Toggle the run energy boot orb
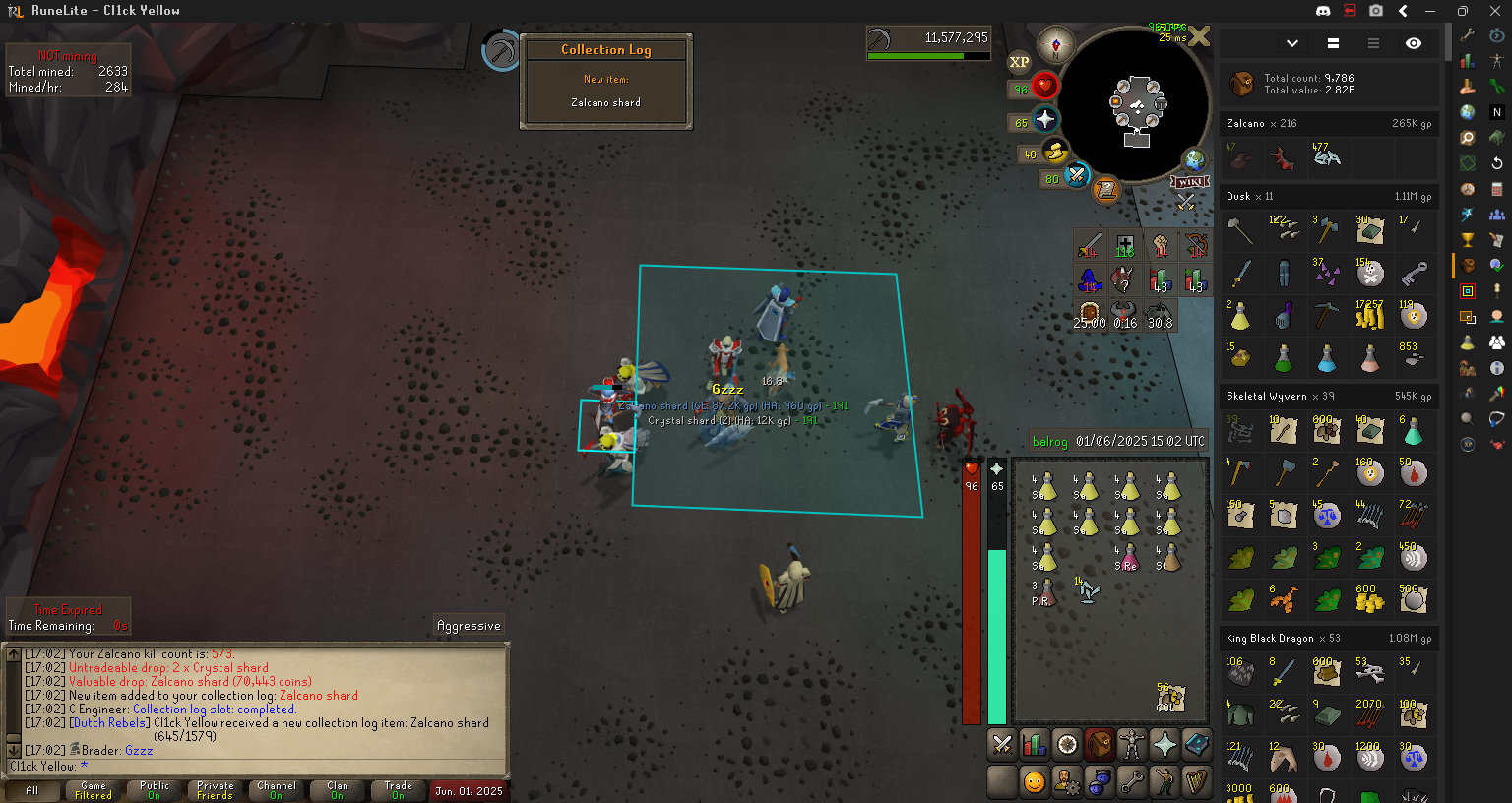The width and height of the screenshot is (1512, 803). (x=1055, y=152)
